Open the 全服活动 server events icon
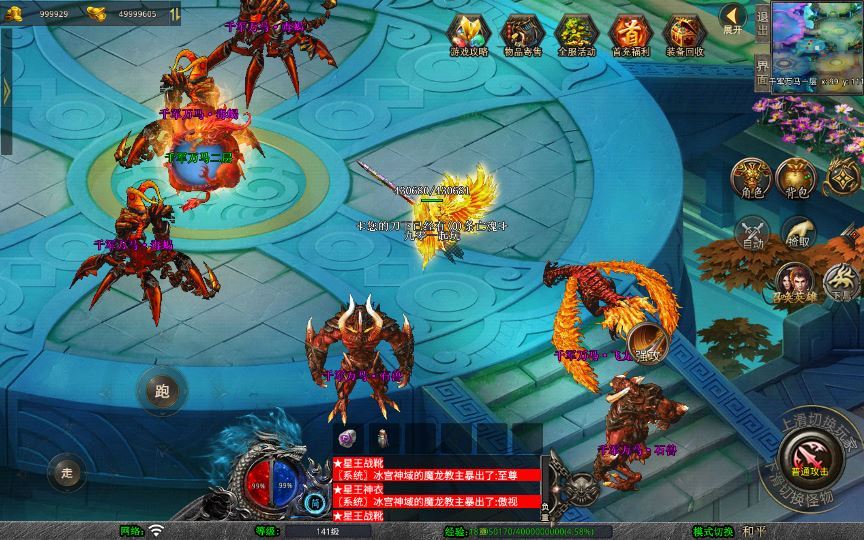Image resolution: width=864 pixels, height=540 pixels. tap(575, 34)
